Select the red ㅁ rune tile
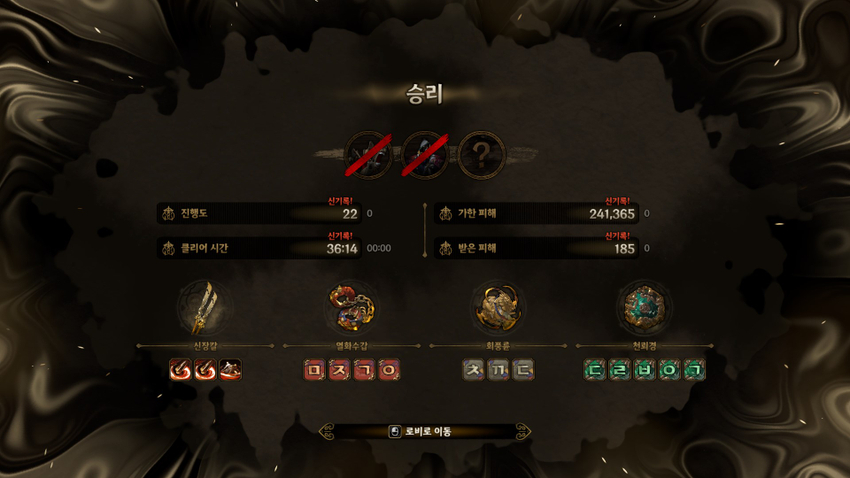The image size is (850, 478). pos(315,370)
